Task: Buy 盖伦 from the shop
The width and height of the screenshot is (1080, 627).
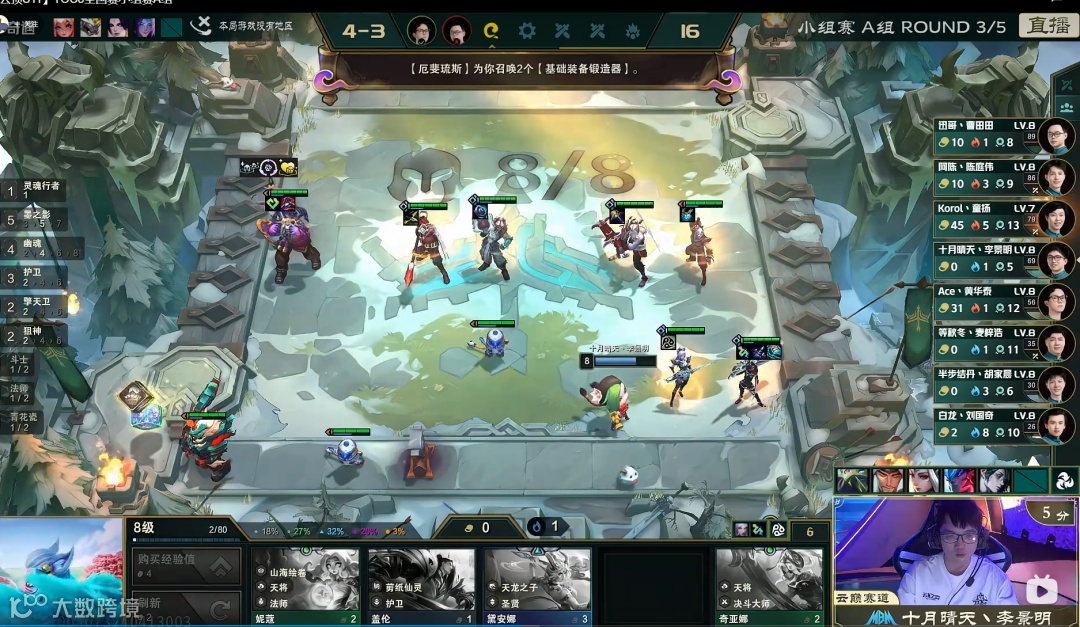Action: pyautogui.click(x=421, y=585)
